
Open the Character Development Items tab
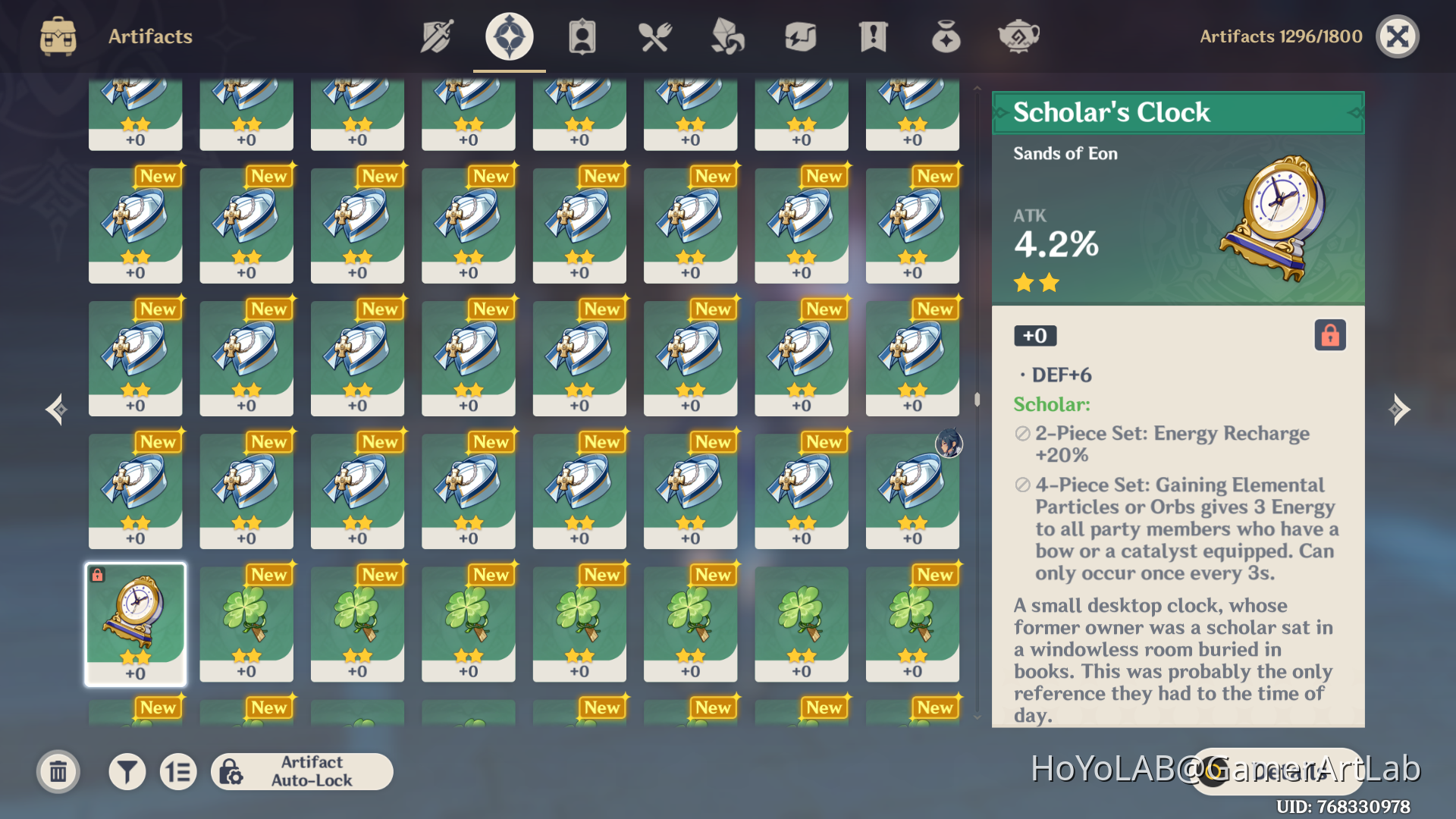(580, 36)
